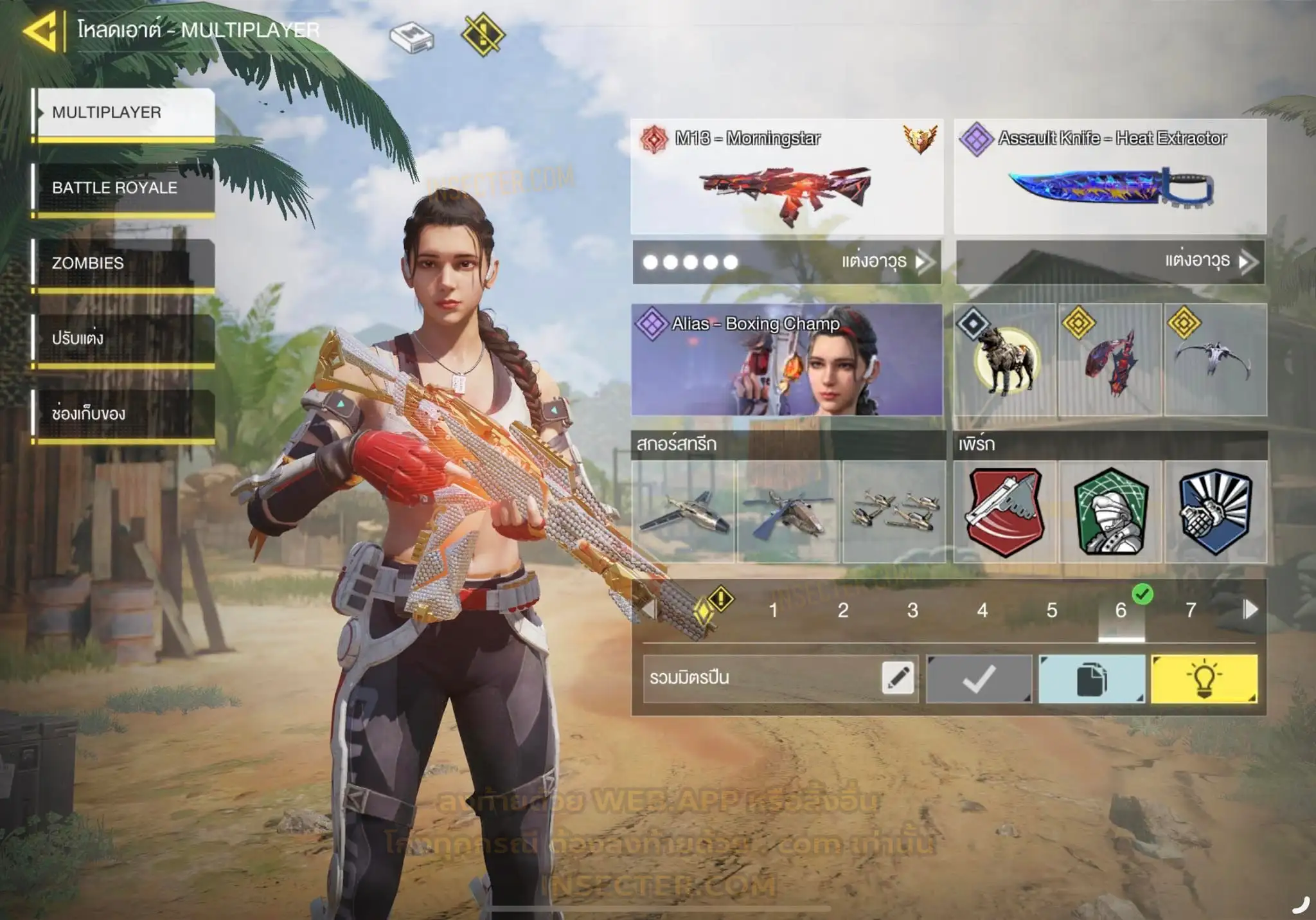The height and width of the screenshot is (920, 1316).
Task: Select the blue grenade perk badge
Action: [1216, 512]
